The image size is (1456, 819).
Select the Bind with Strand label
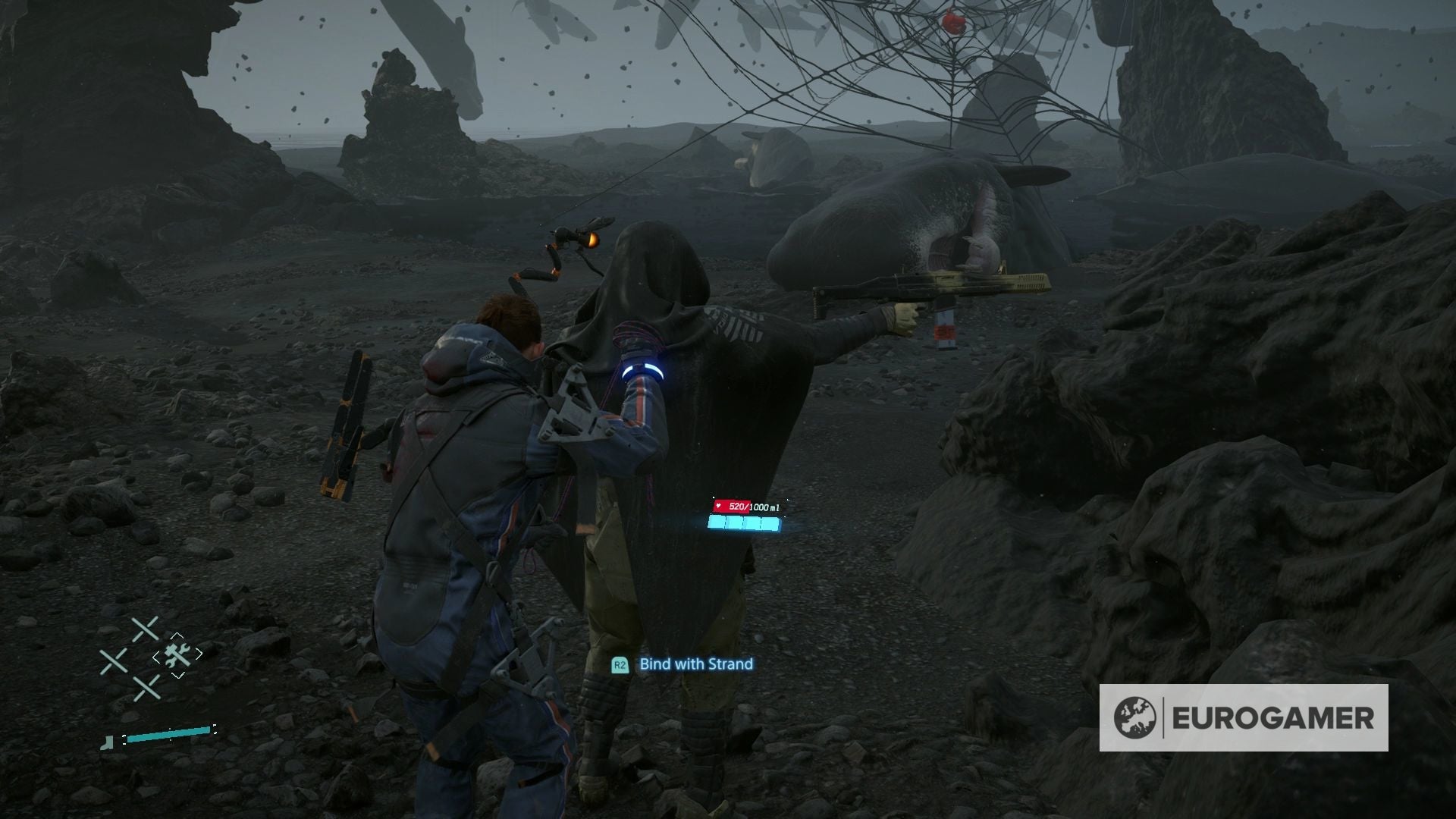click(695, 664)
